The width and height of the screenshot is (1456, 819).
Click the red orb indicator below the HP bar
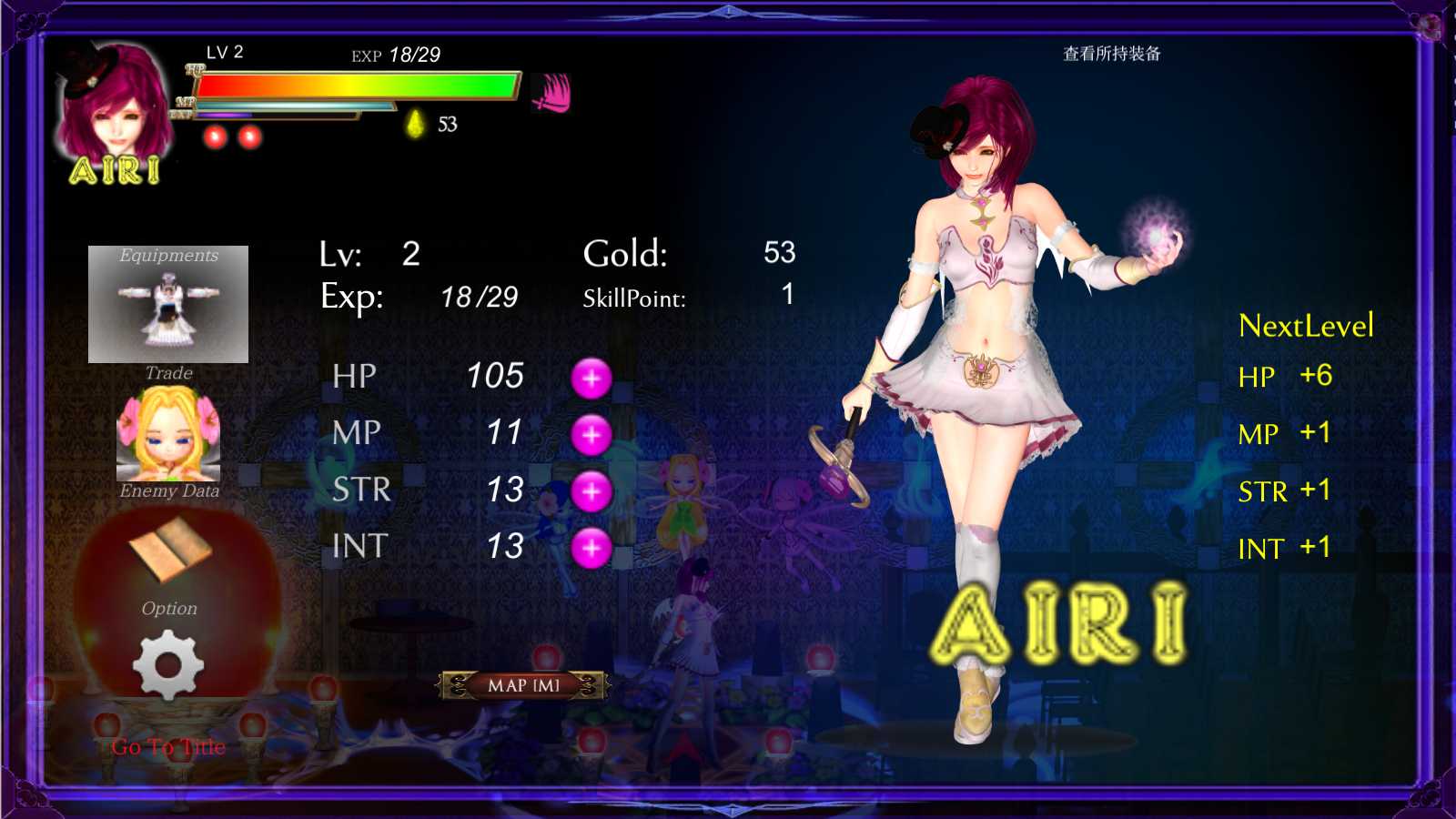click(216, 135)
